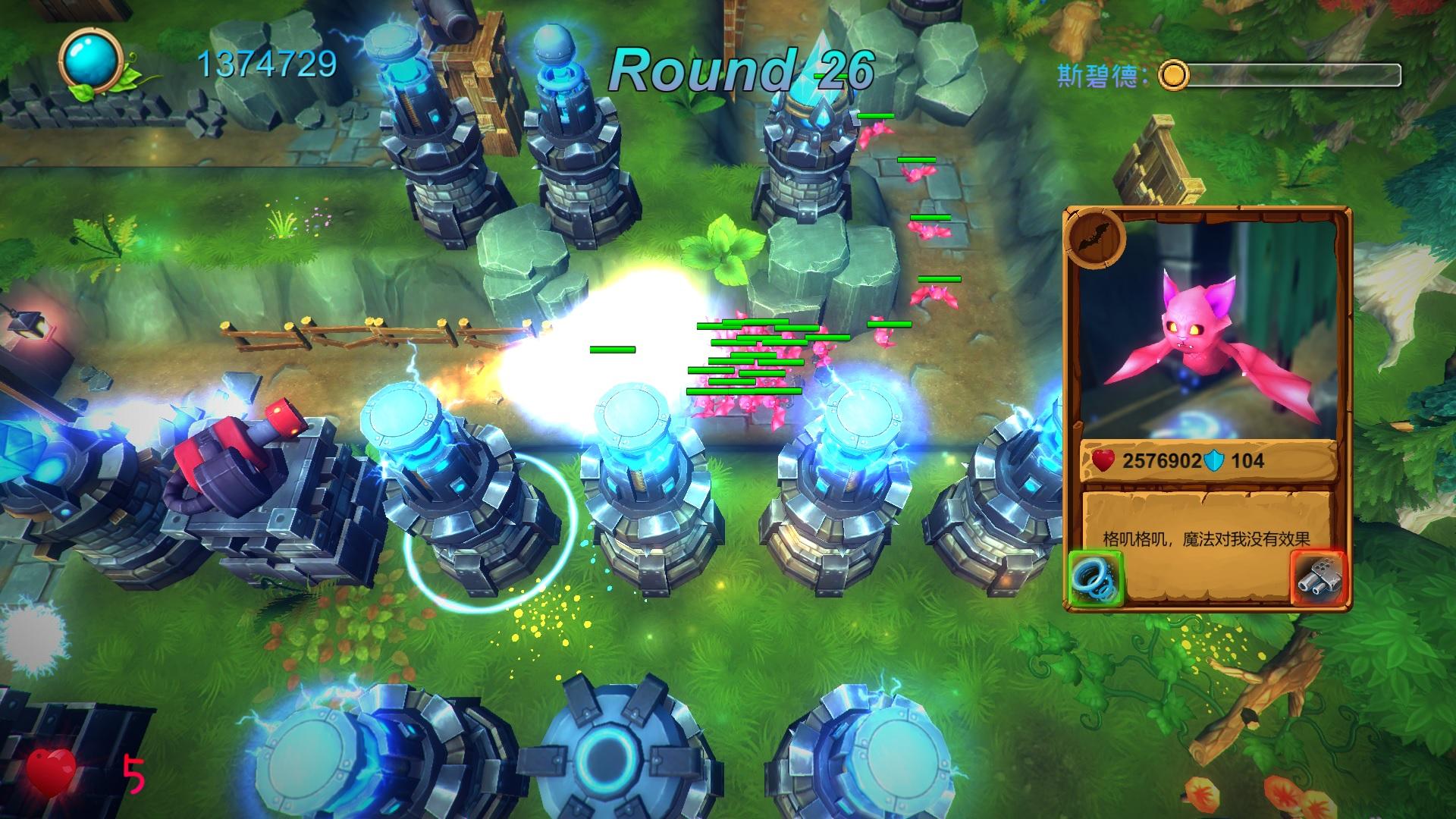Click the pink bat portrait on the card

(1206, 334)
